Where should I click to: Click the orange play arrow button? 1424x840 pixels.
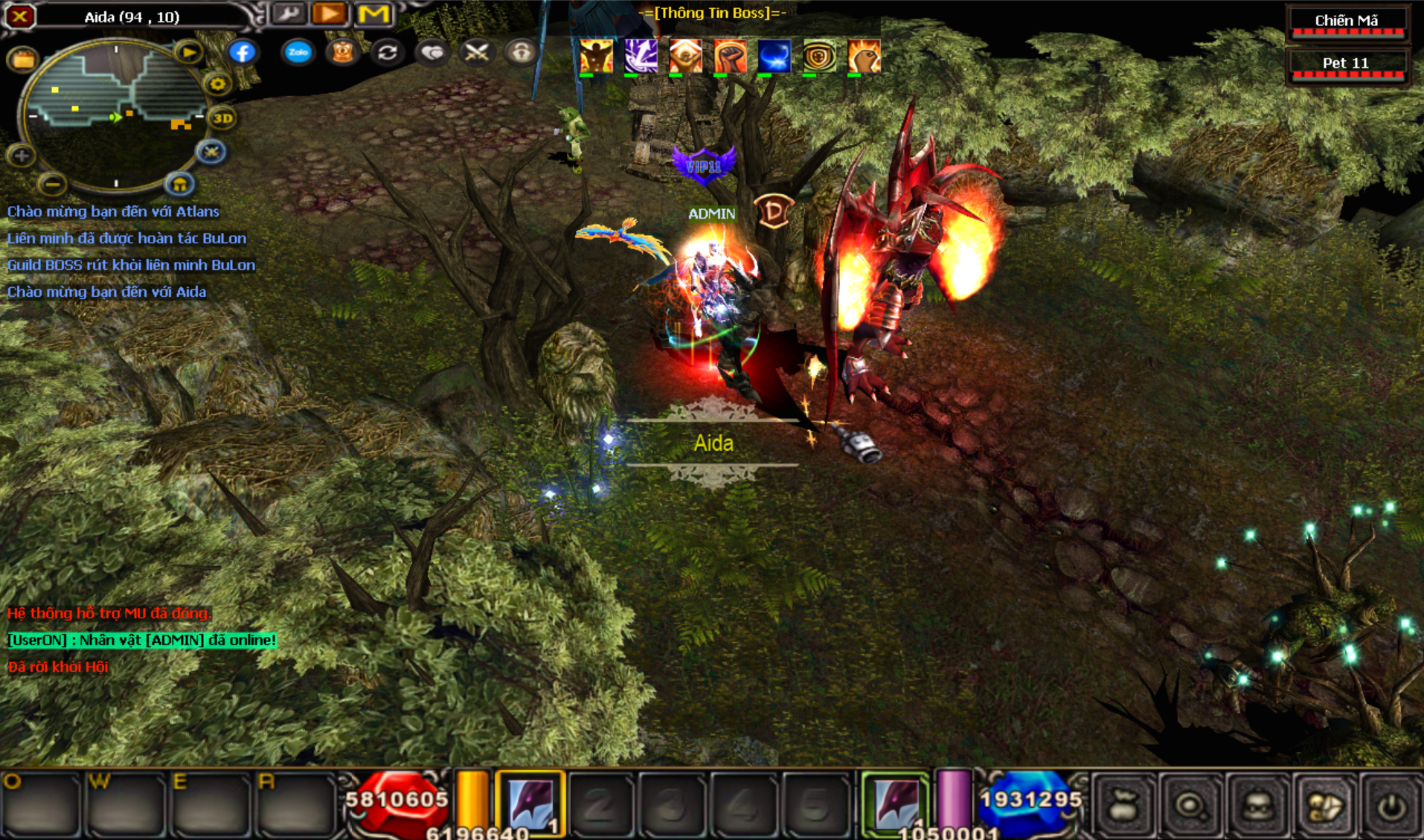[330, 14]
